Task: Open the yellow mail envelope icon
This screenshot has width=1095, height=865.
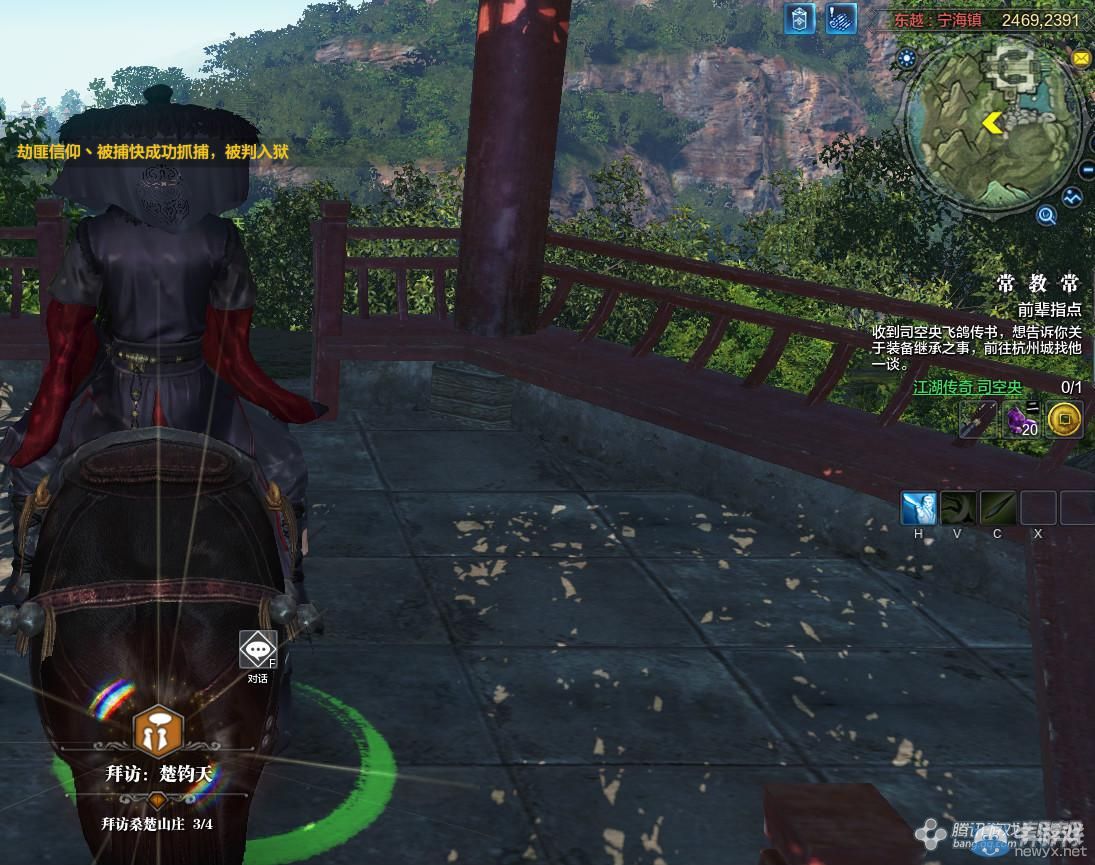Action: 1081,59
